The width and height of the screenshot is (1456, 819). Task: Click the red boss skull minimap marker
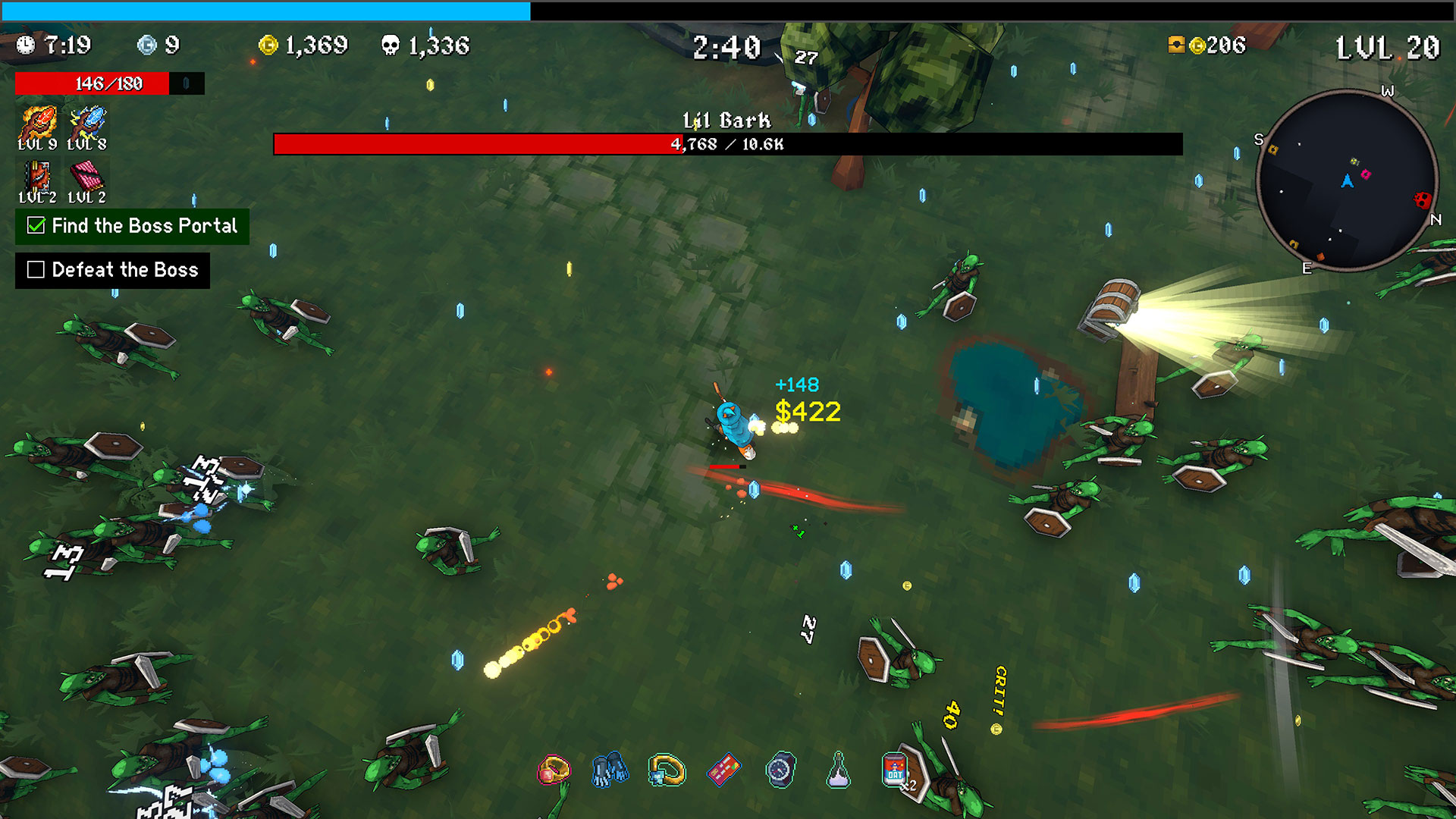1422,200
